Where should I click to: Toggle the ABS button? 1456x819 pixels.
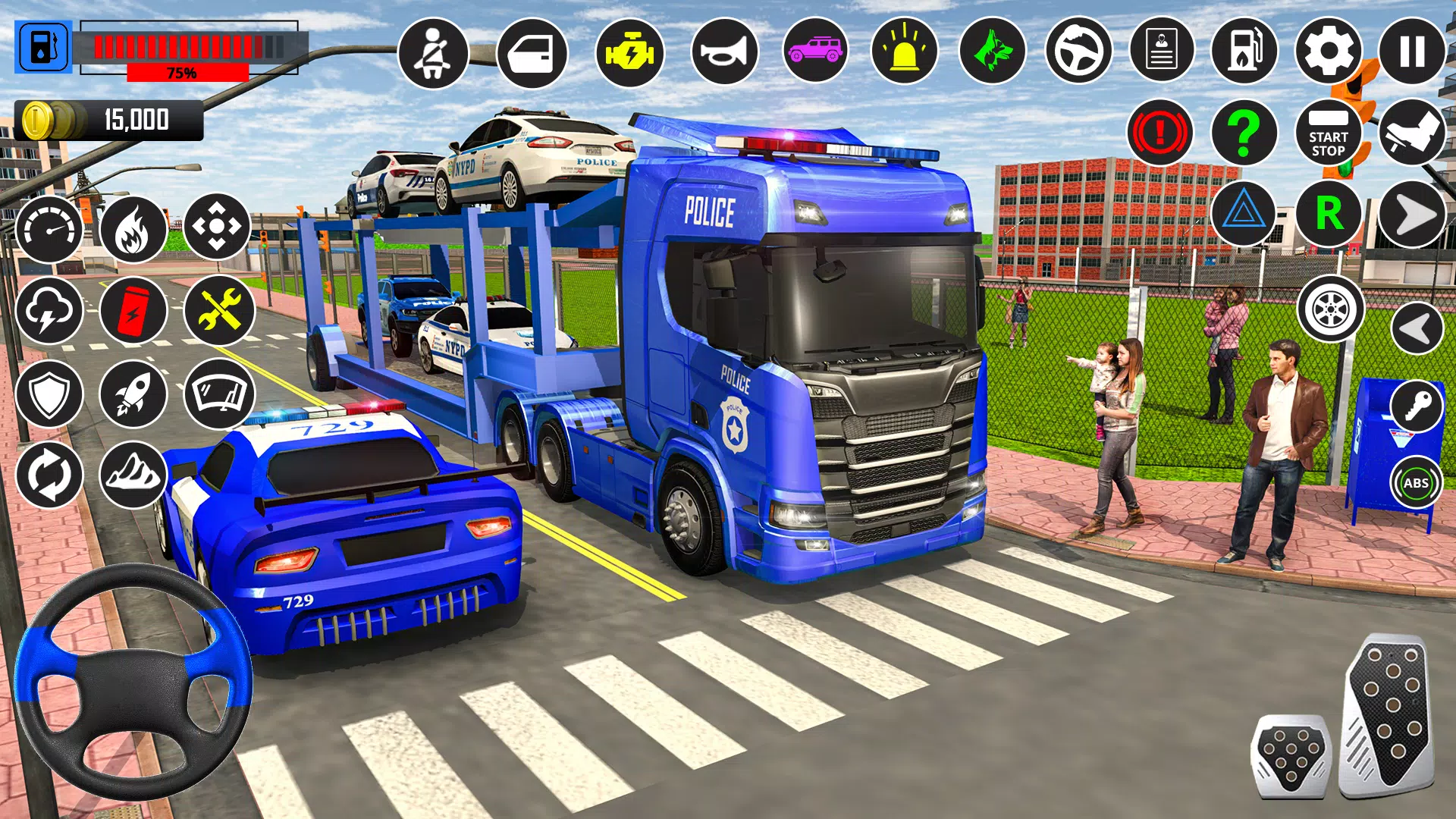(1416, 482)
